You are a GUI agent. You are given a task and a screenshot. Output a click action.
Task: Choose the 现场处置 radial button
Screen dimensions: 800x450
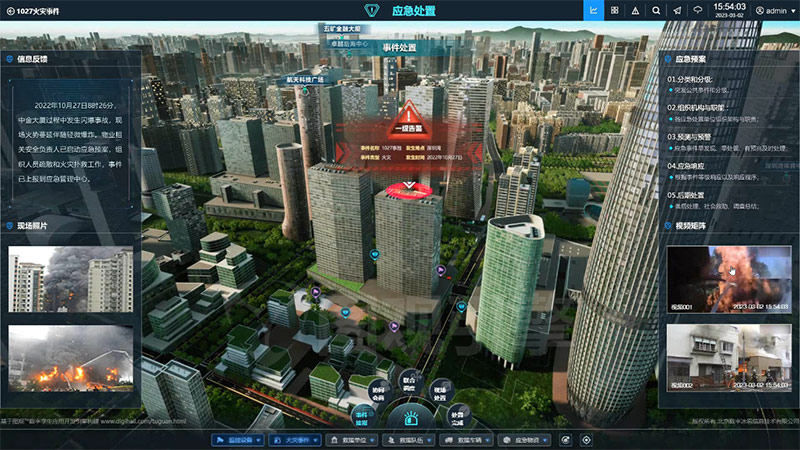(441, 390)
